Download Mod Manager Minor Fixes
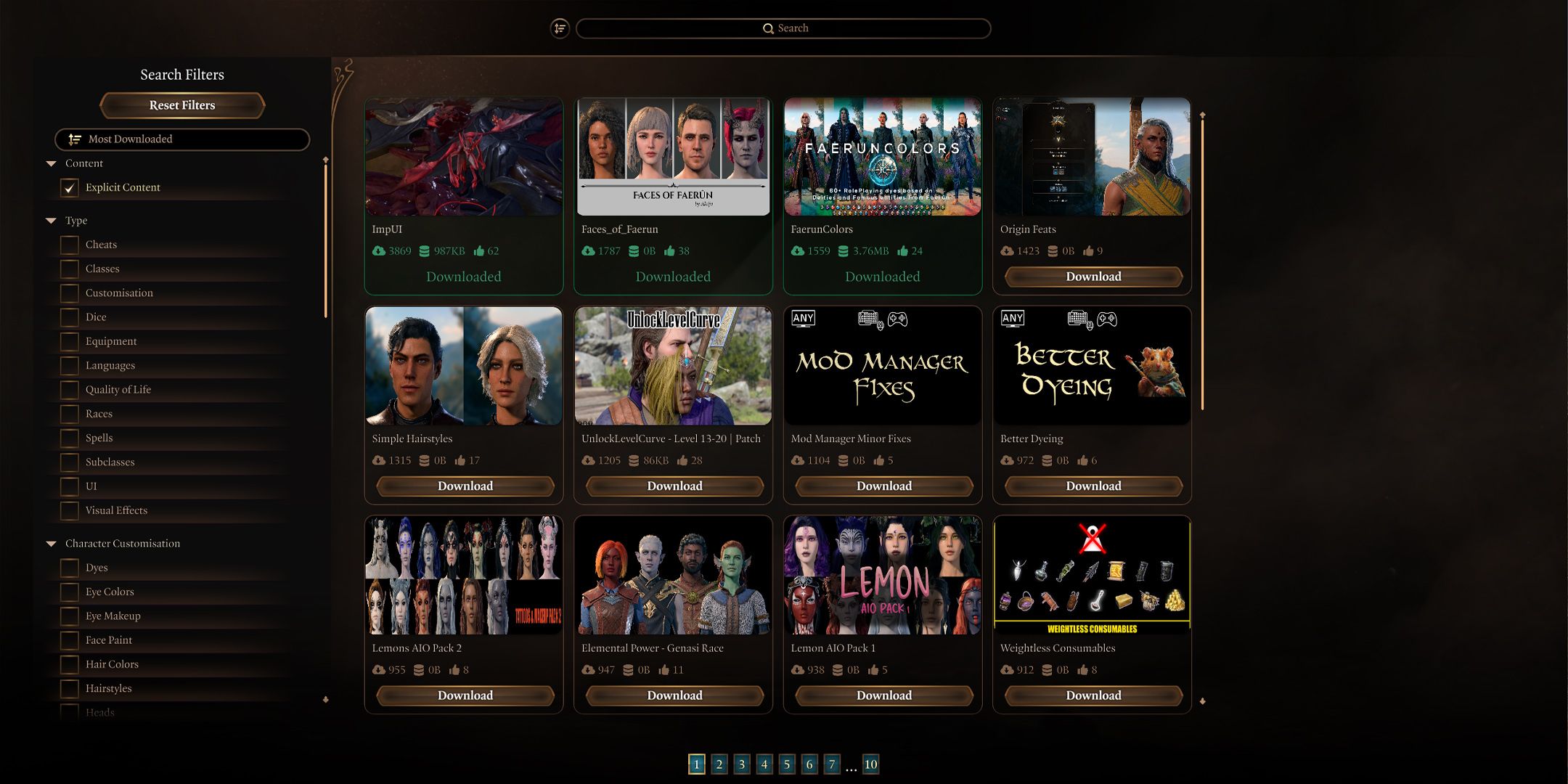 (883, 486)
